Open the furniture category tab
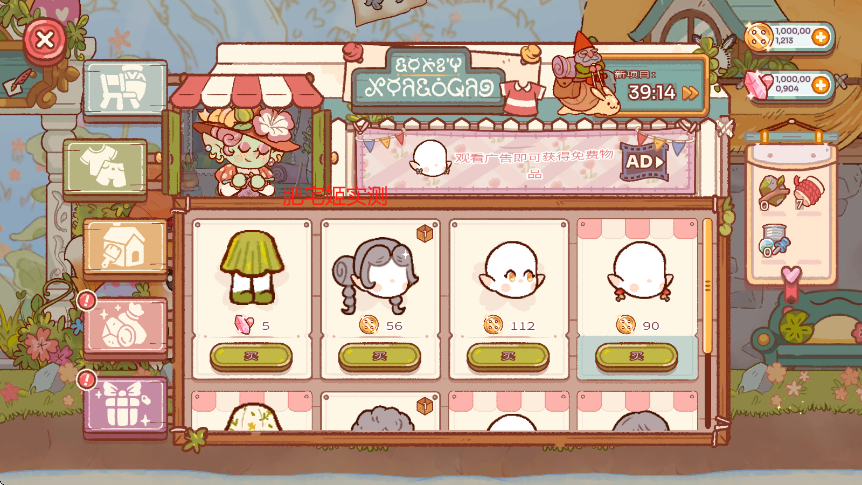The width and height of the screenshot is (862, 485). (x=125, y=88)
